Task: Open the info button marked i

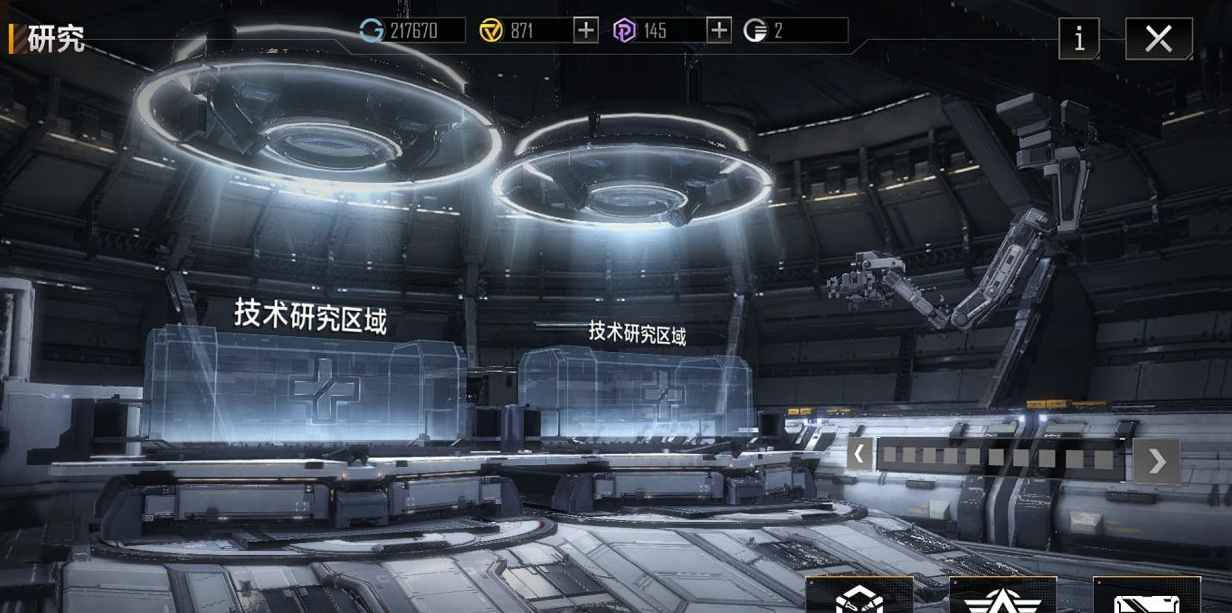Action: pyautogui.click(x=1079, y=39)
